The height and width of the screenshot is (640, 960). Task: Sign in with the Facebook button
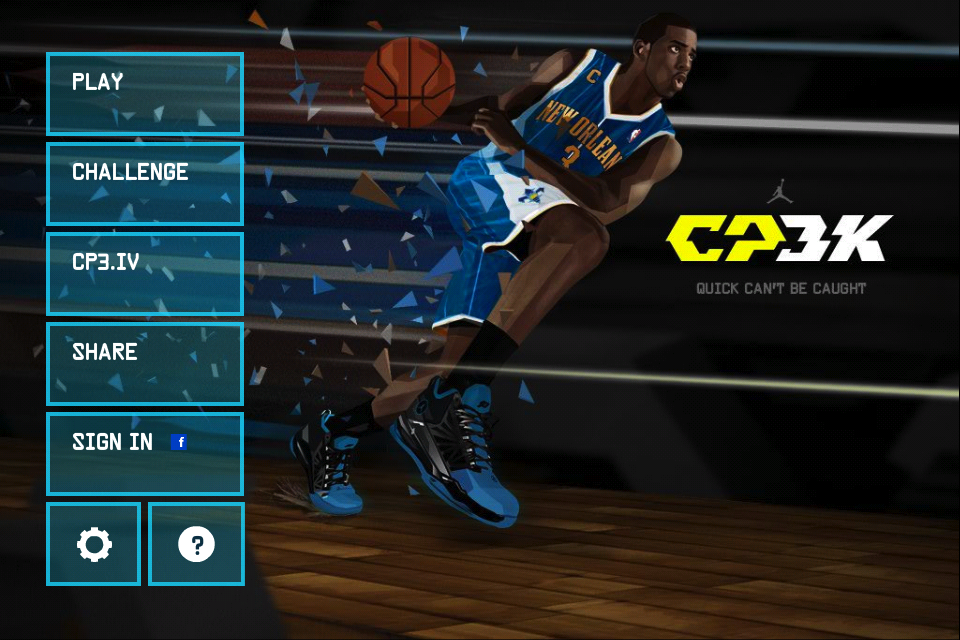click(x=145, y=454)
